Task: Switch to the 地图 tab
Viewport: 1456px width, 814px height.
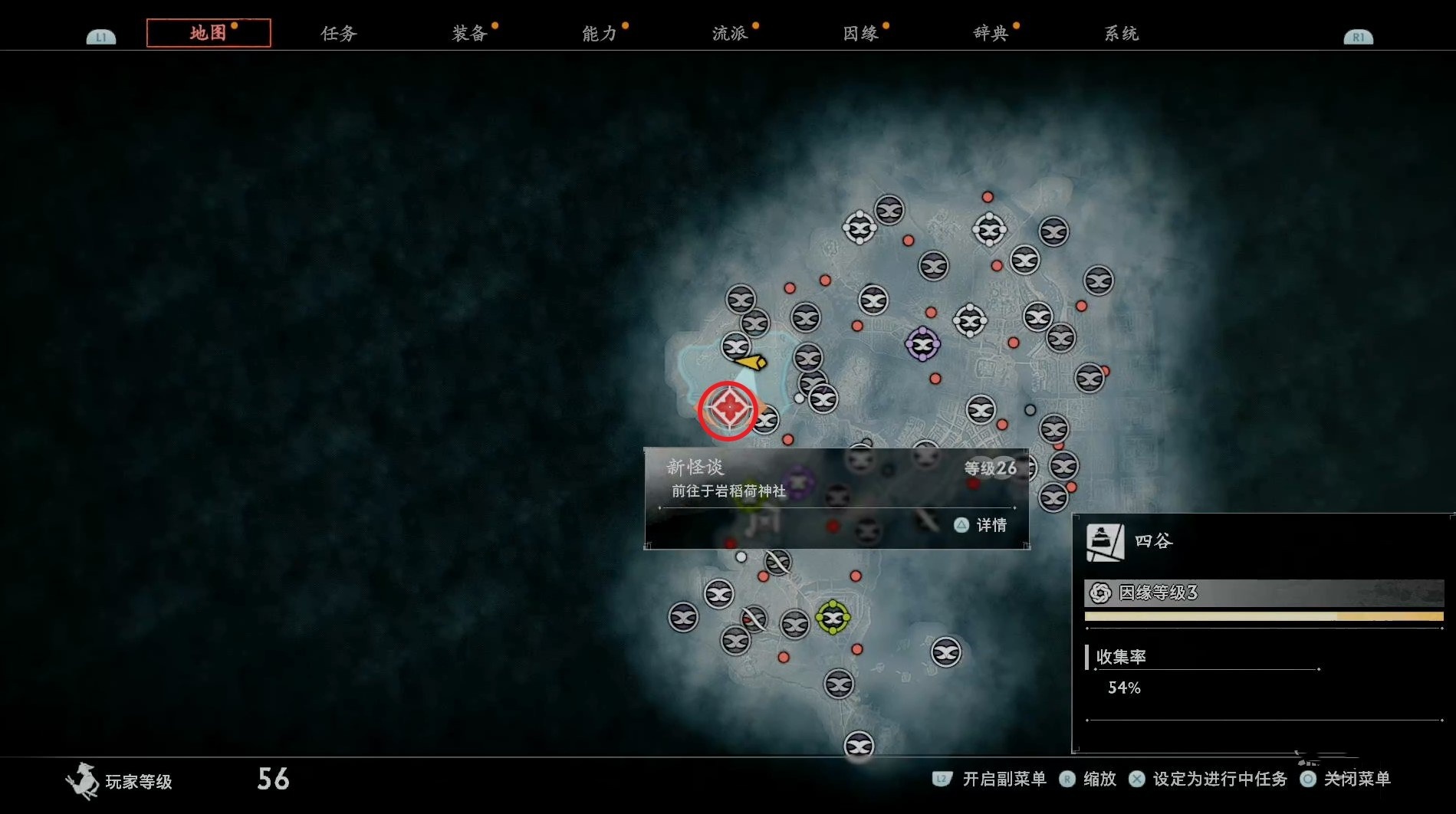Action: tap(208, 33)
